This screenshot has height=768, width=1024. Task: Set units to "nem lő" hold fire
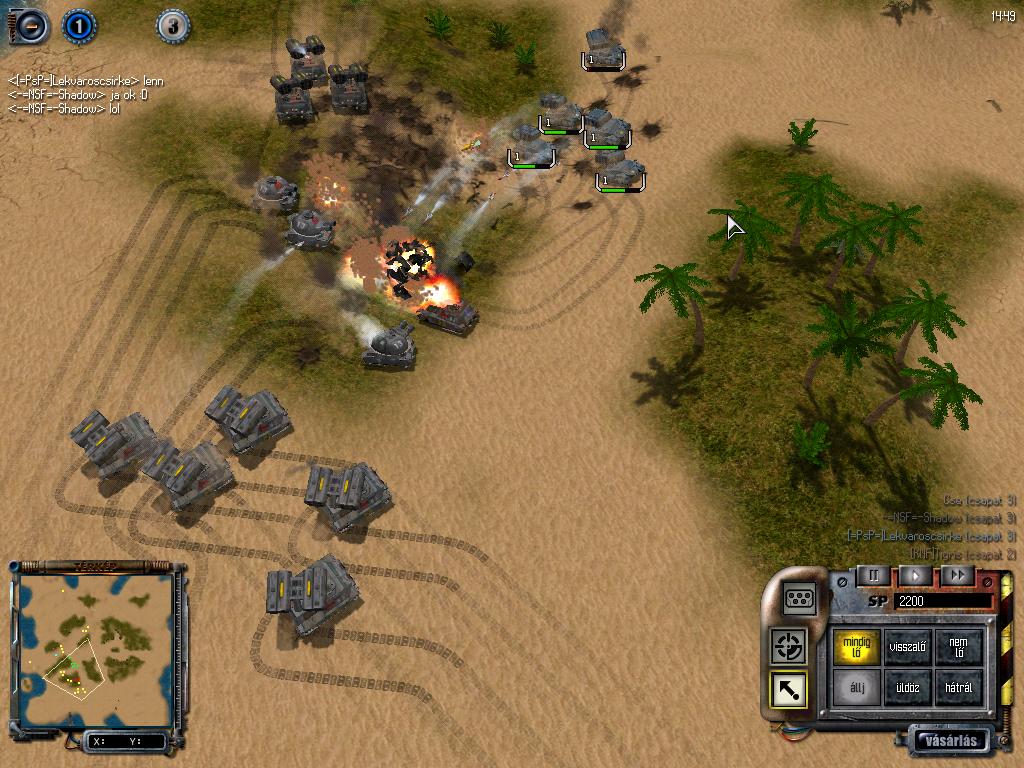click(x=958, y=647)
